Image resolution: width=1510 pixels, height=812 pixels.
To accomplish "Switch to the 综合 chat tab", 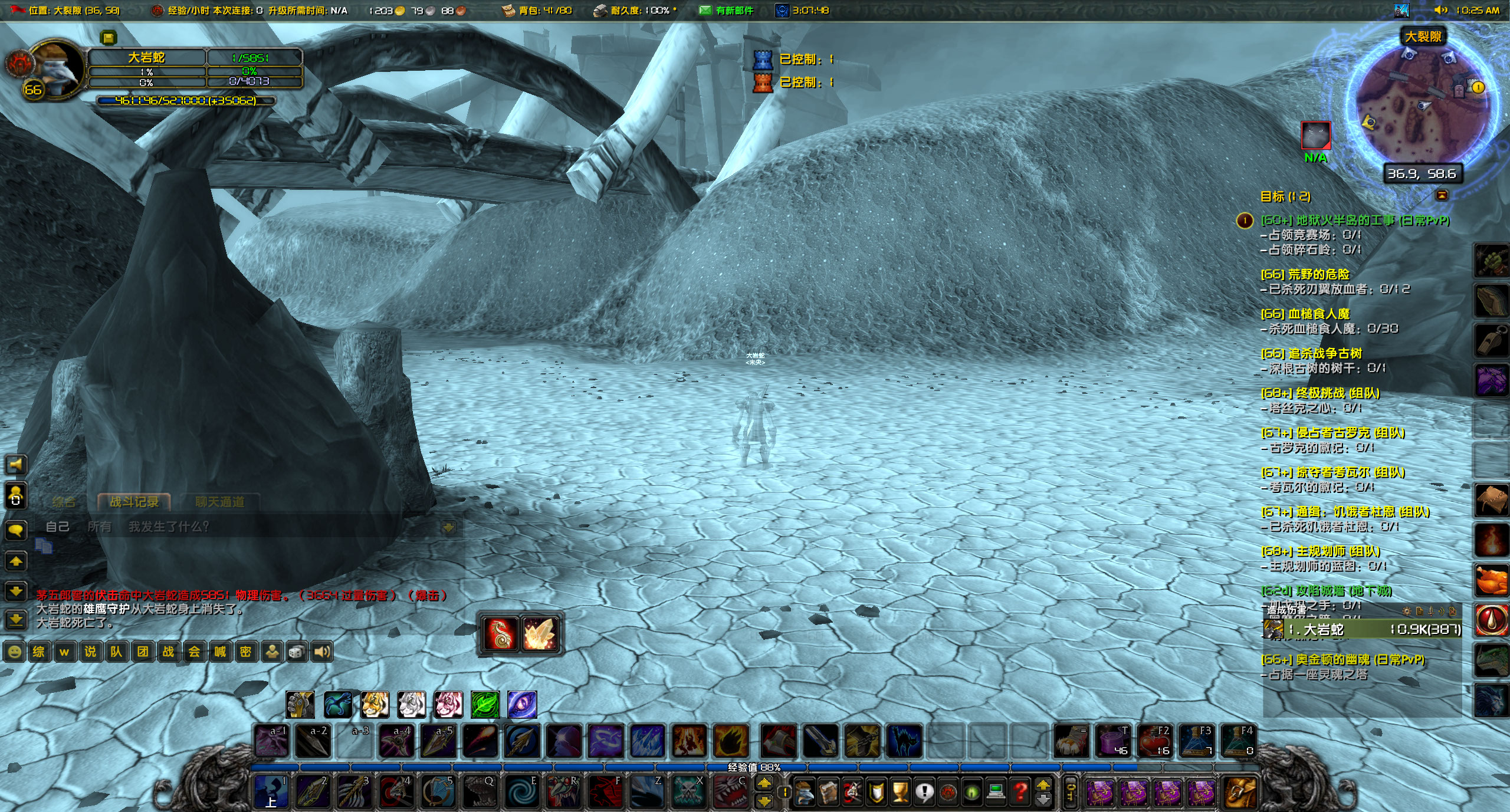I will [x=65, y=501].
